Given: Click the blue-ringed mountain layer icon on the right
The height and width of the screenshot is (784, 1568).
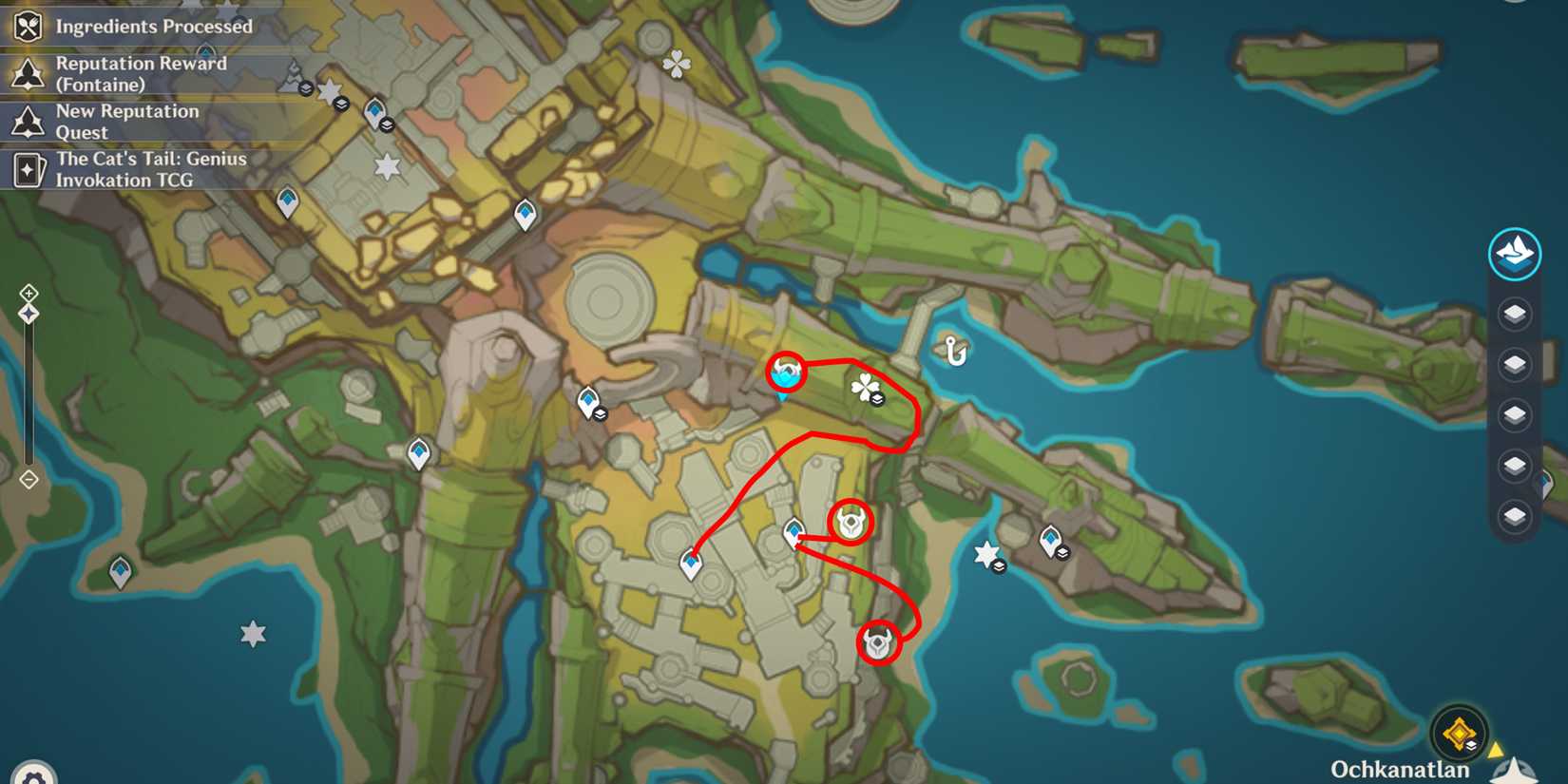Looking at the screenshot, I should (1515, 254).
